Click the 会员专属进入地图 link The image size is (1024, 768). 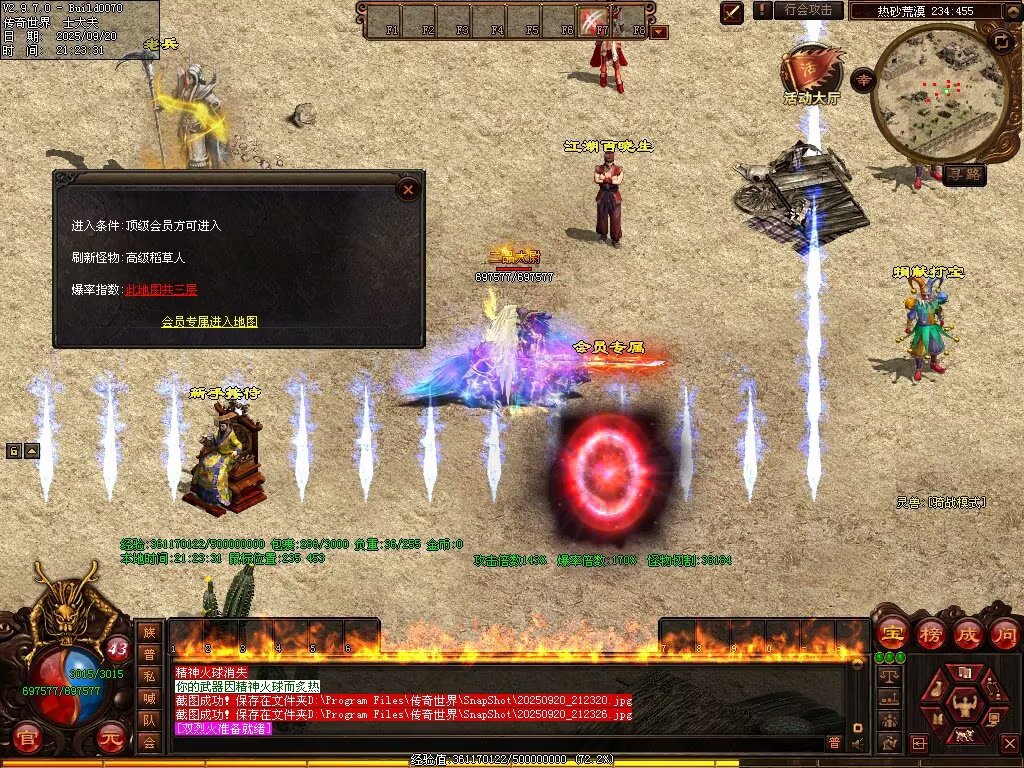(x=210, y=322)
